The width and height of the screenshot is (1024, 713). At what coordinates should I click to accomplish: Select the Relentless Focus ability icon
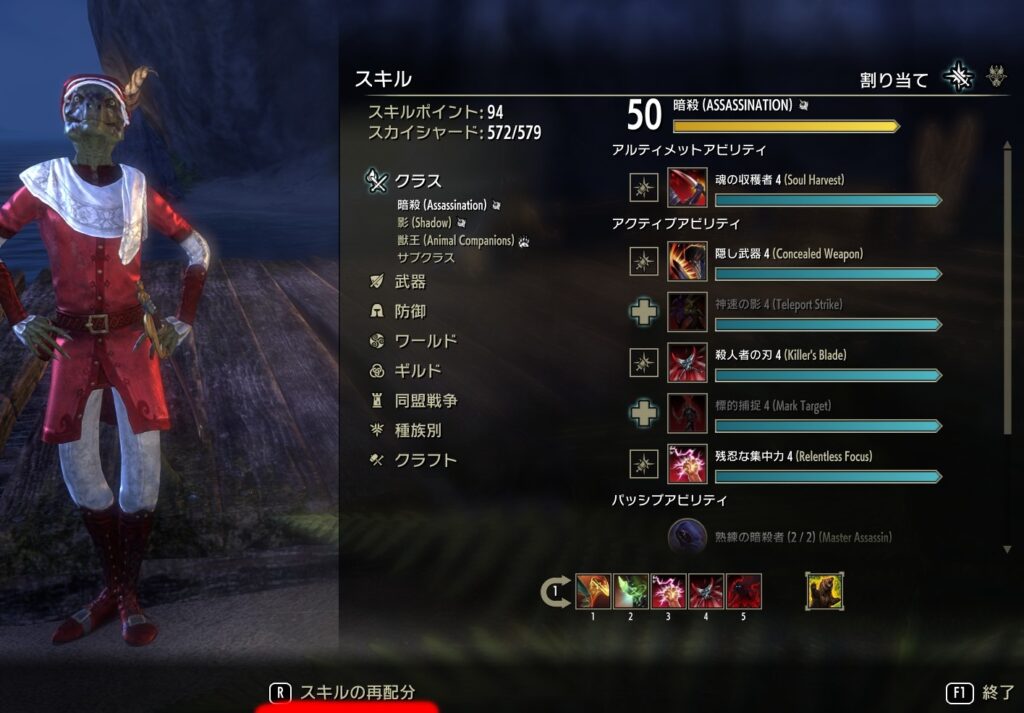coord(687,464)
